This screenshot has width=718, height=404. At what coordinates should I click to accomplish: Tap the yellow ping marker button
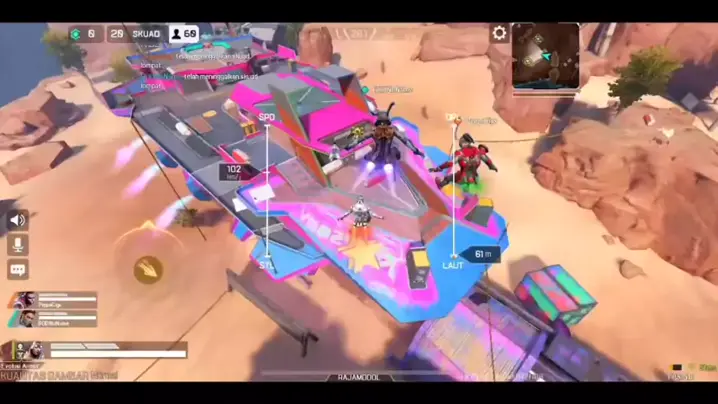coord(148,268)
